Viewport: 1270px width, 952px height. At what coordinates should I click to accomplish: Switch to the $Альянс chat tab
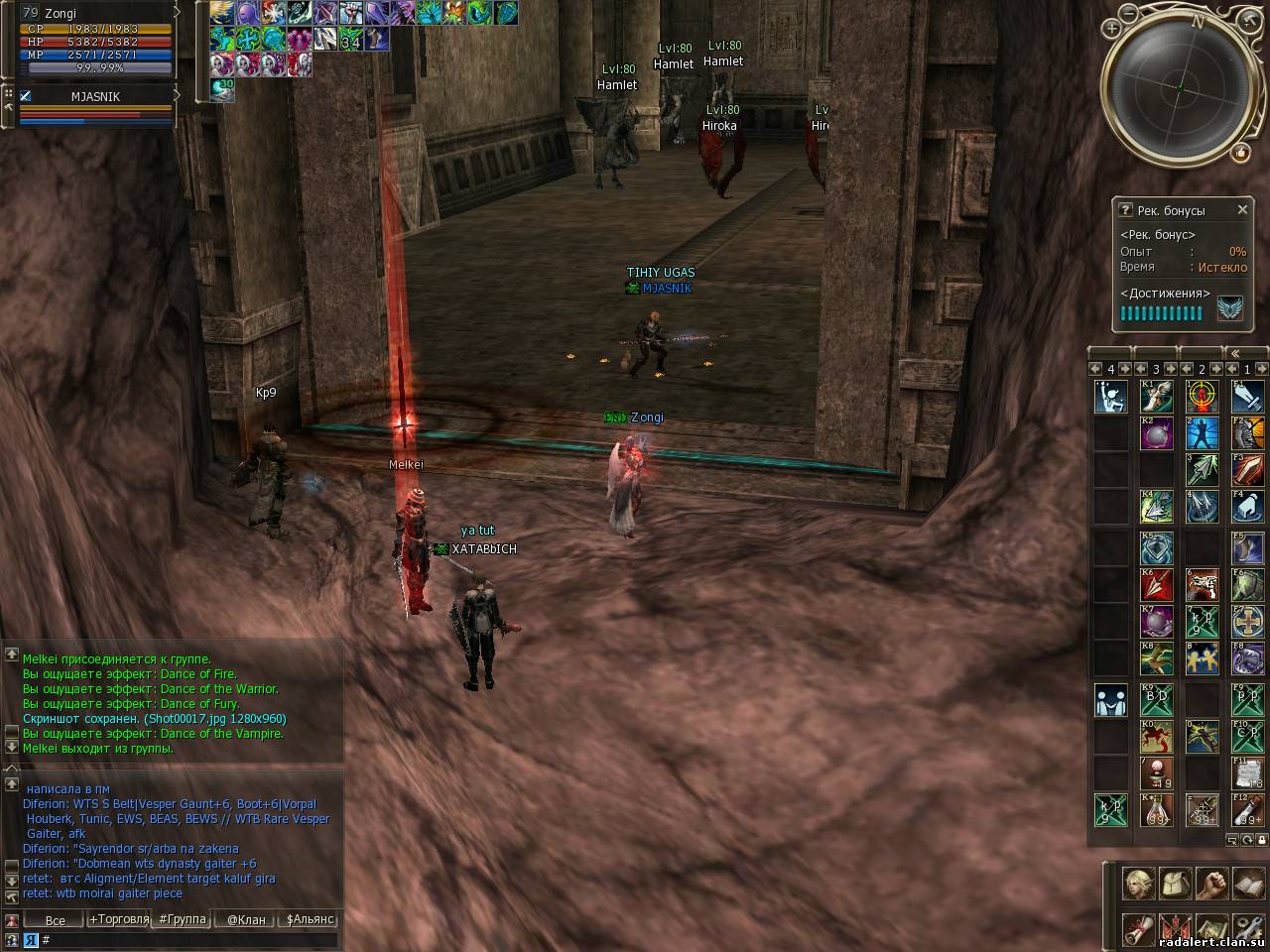pyautogui.click(x=310, y=919)
